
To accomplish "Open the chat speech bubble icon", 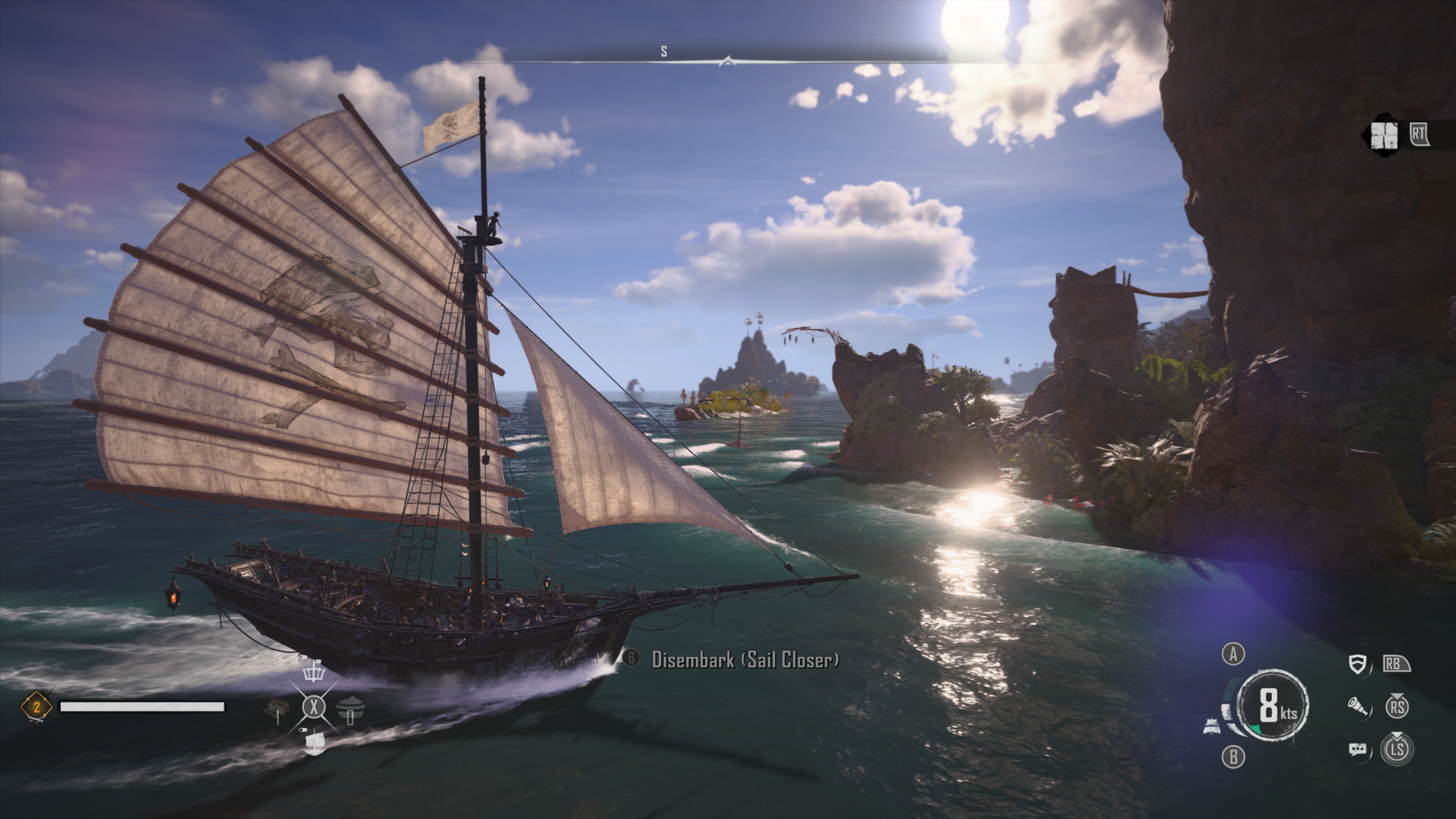I will coord(1358,749).
